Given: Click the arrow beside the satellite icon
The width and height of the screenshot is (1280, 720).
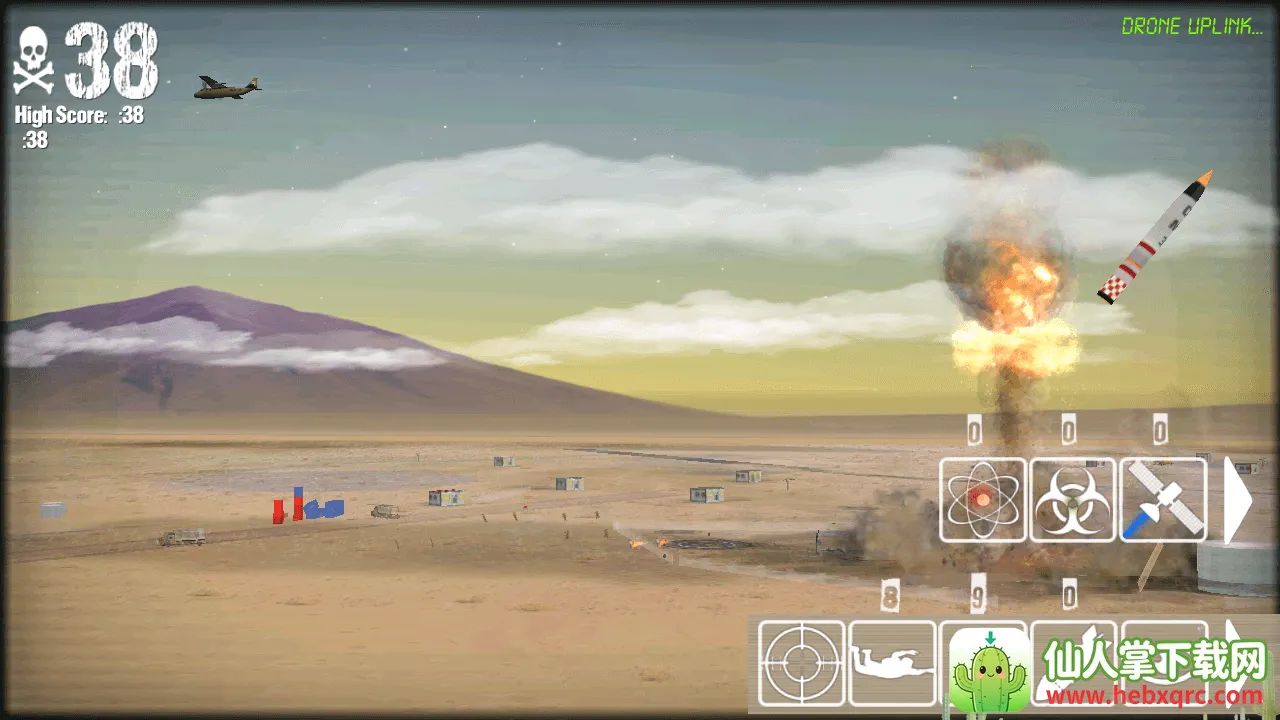Looking at the screenshot, I should point(1237,499).
